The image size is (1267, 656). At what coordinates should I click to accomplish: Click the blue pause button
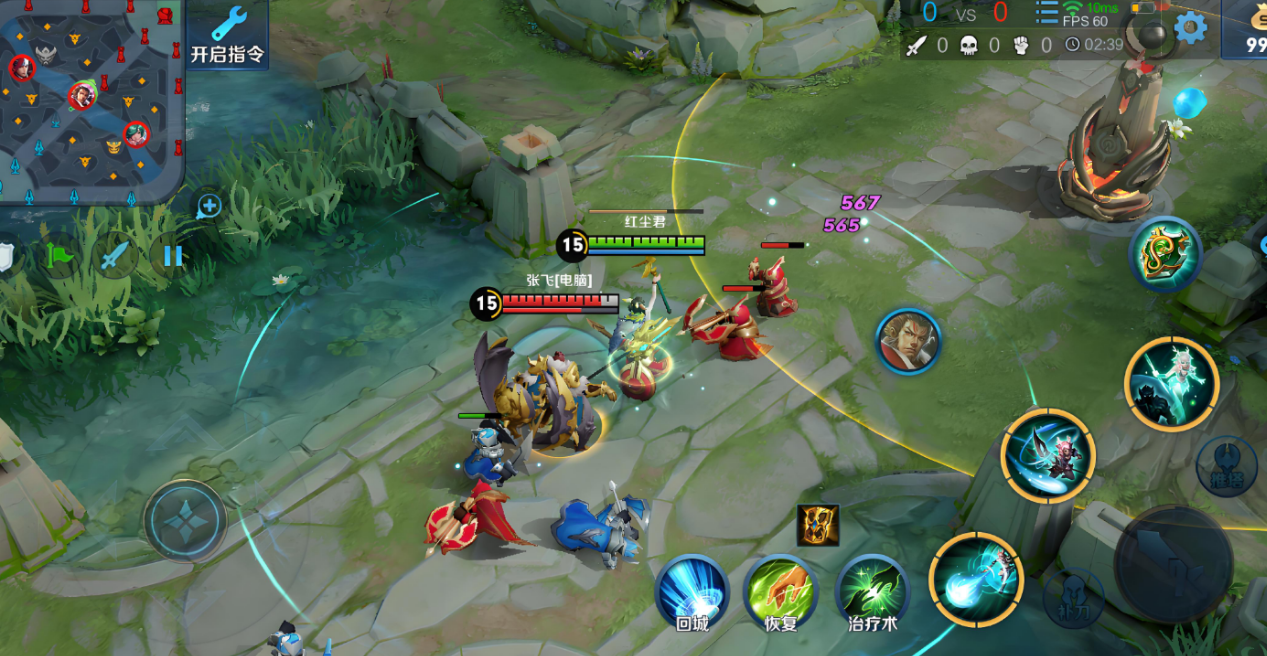(x=172, y=256)
